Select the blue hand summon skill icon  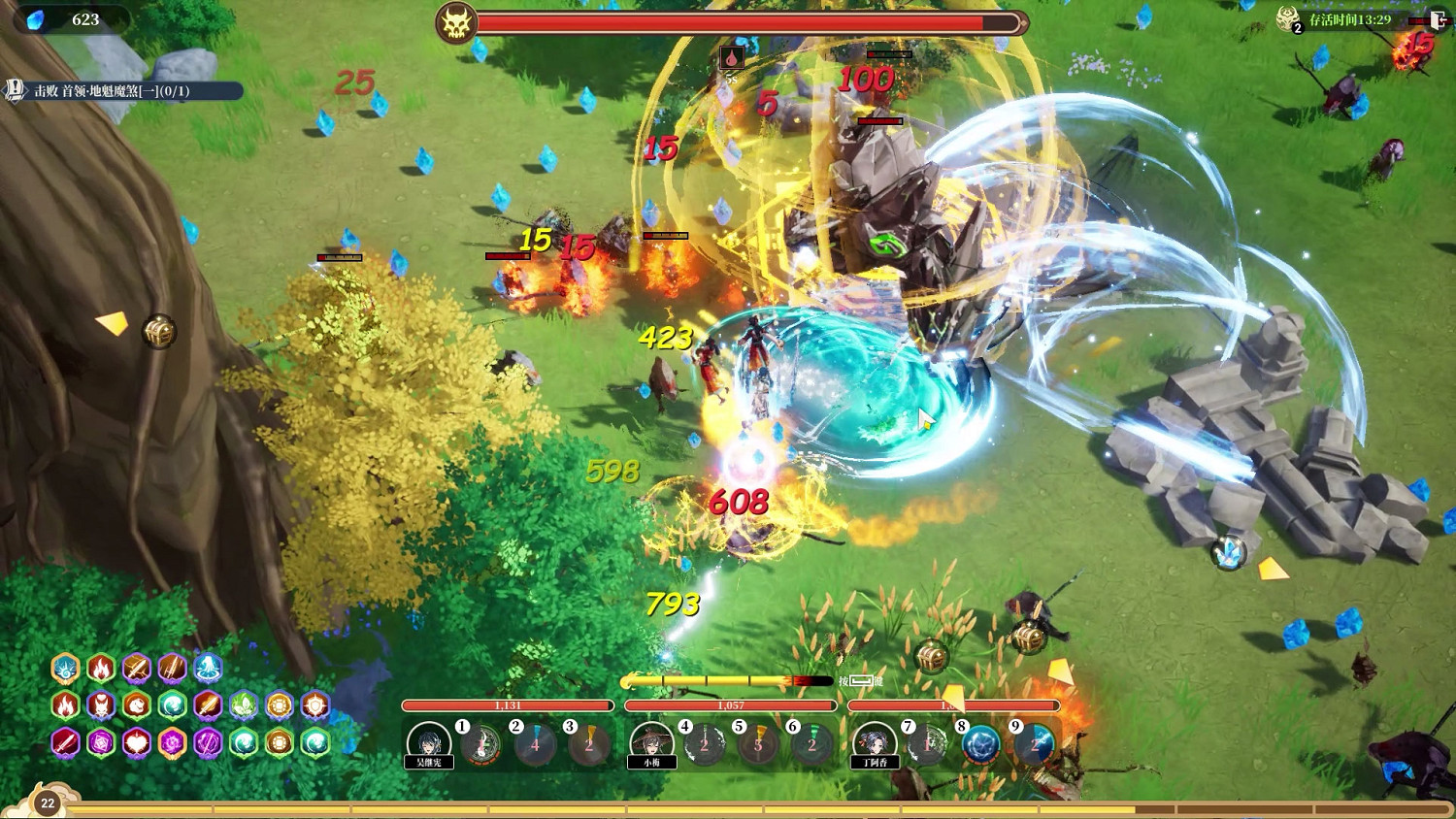point(209,669)
